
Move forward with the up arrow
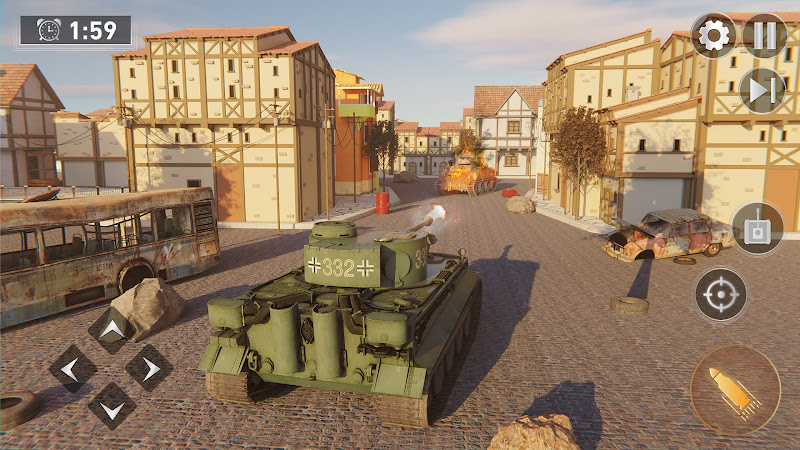(111, 330)
